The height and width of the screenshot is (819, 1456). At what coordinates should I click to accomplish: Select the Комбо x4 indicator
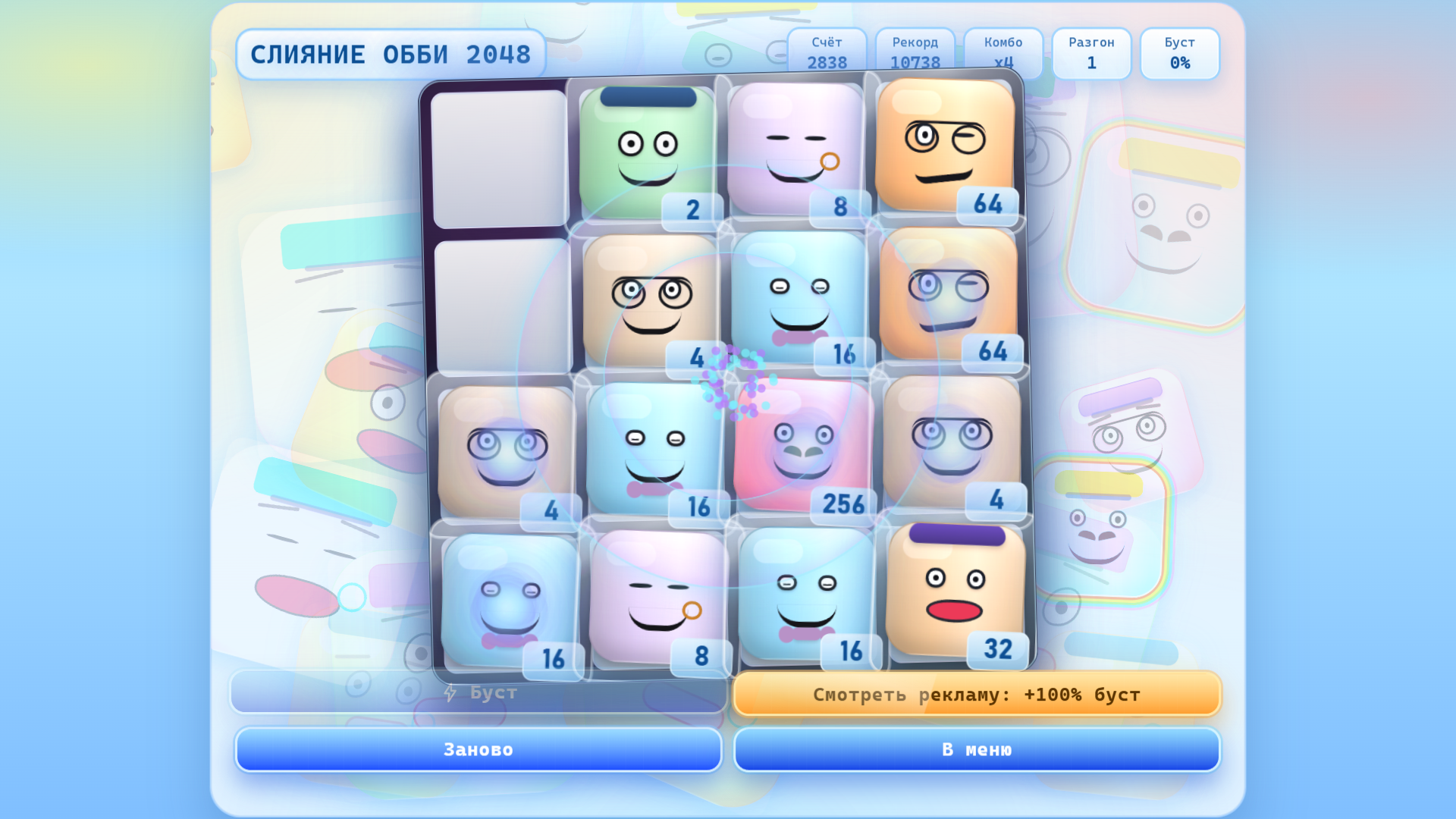pyautogui.click(x=1003, y=53)
